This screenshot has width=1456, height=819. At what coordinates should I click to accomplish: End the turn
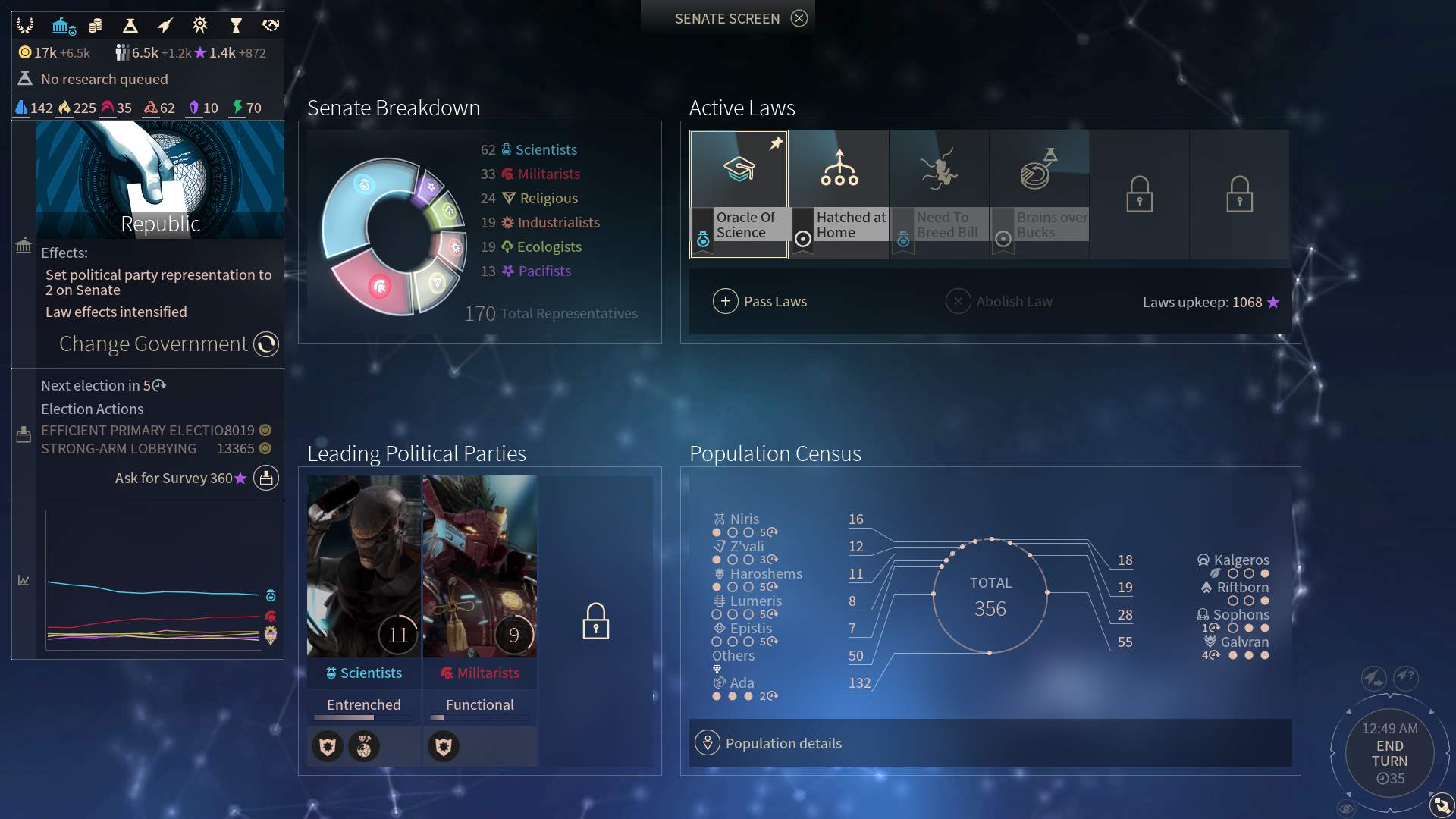pos(1389,753)
